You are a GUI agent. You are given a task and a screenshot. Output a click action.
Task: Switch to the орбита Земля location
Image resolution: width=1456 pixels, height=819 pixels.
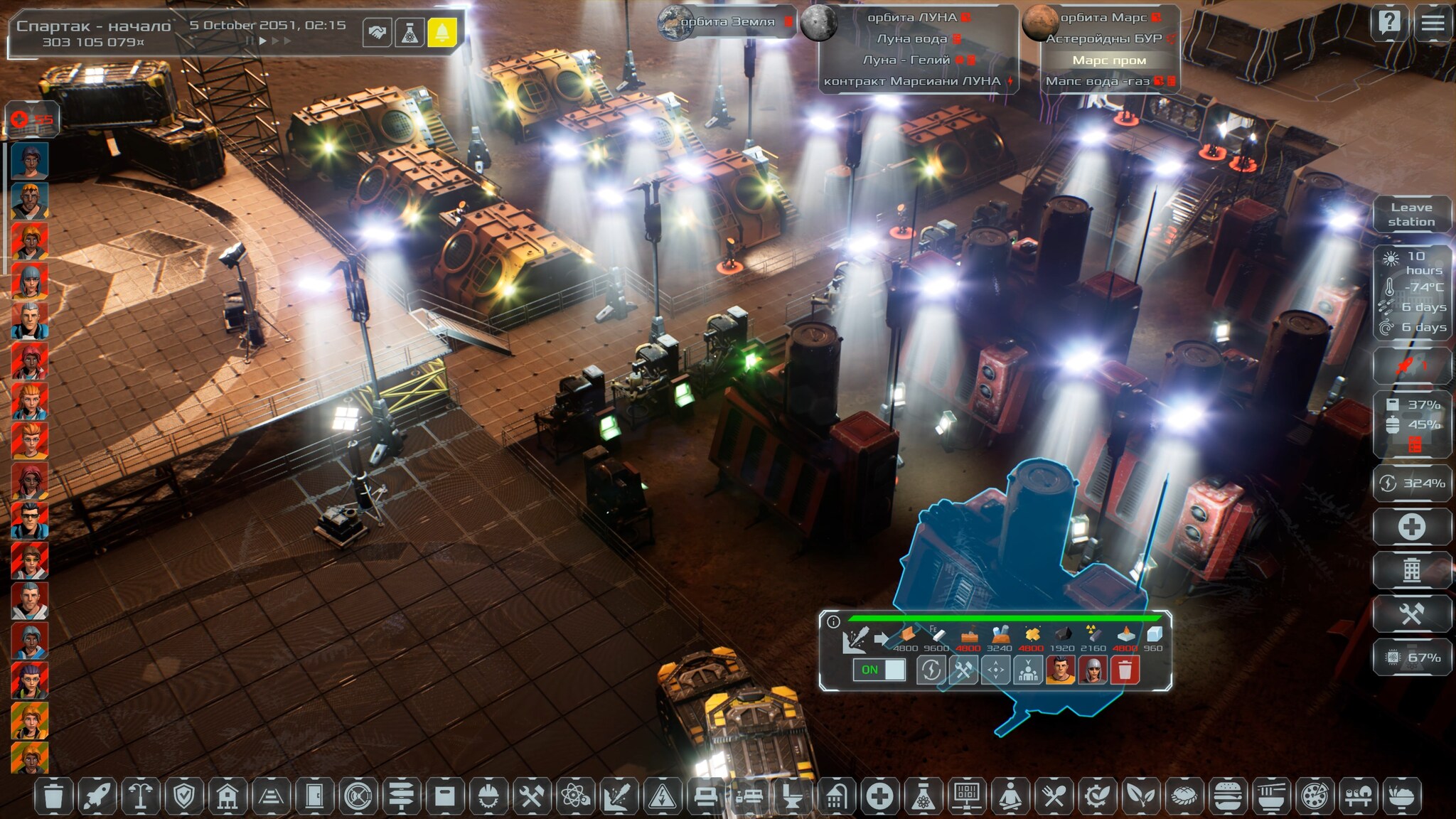727,22
